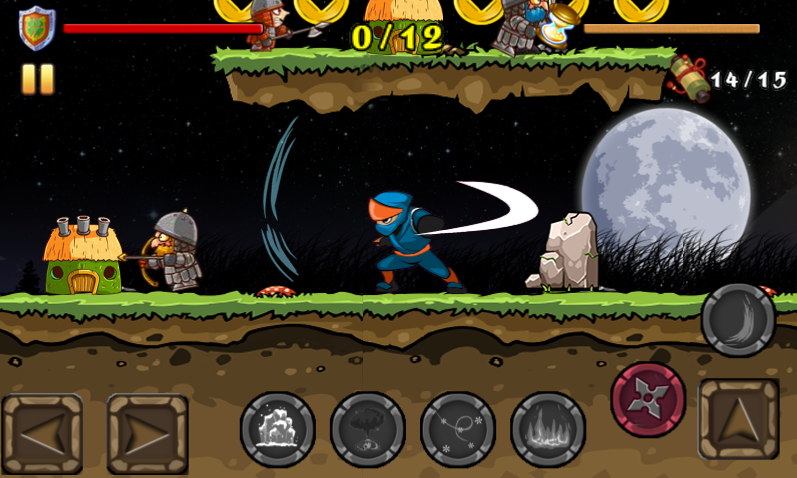Tap the move right arrow button
The height and width of the screenshot is (478, 797).
pyautogui.click(x=148, y=434)
